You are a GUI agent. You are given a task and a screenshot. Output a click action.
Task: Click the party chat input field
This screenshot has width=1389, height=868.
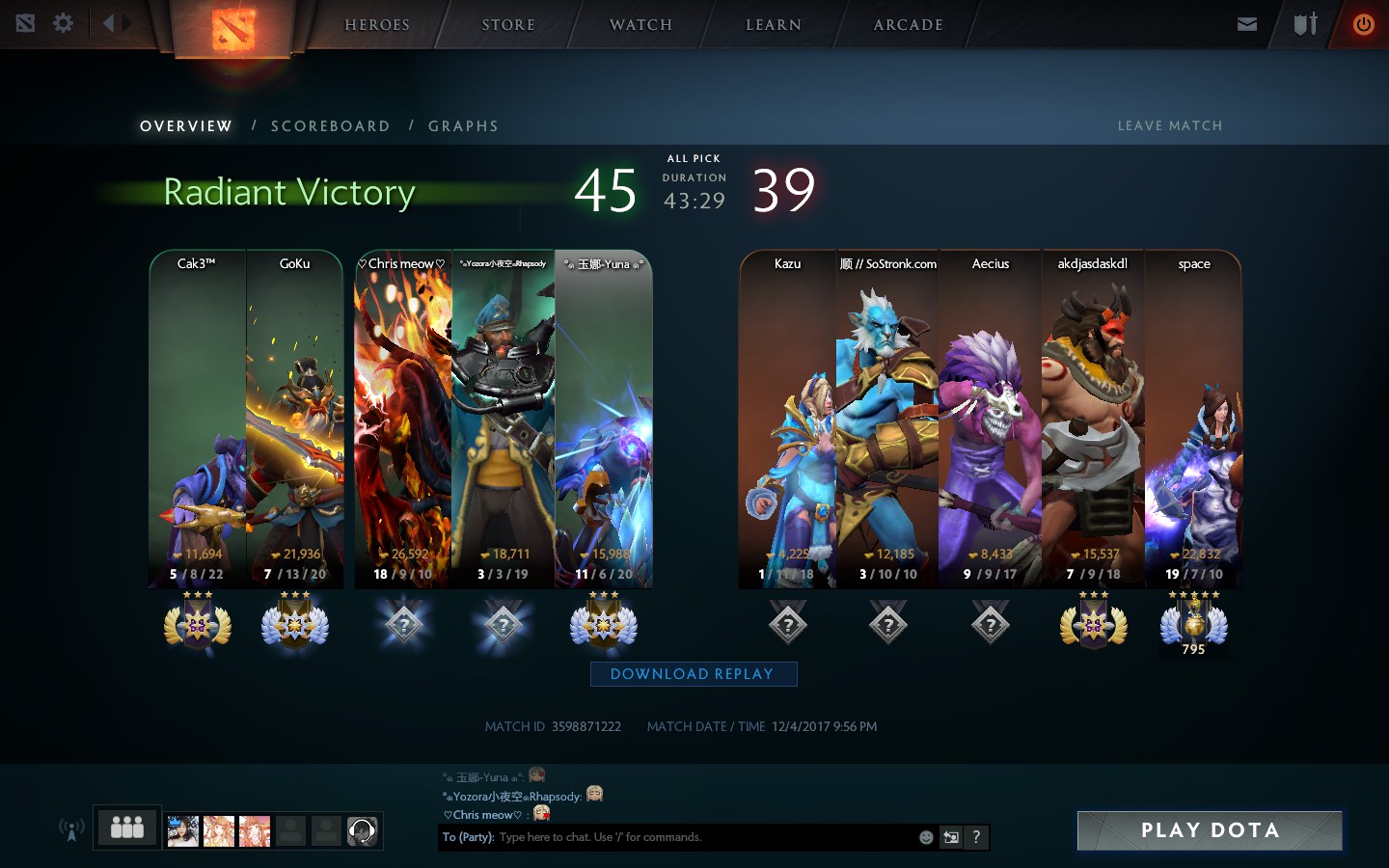pos(675,837)
